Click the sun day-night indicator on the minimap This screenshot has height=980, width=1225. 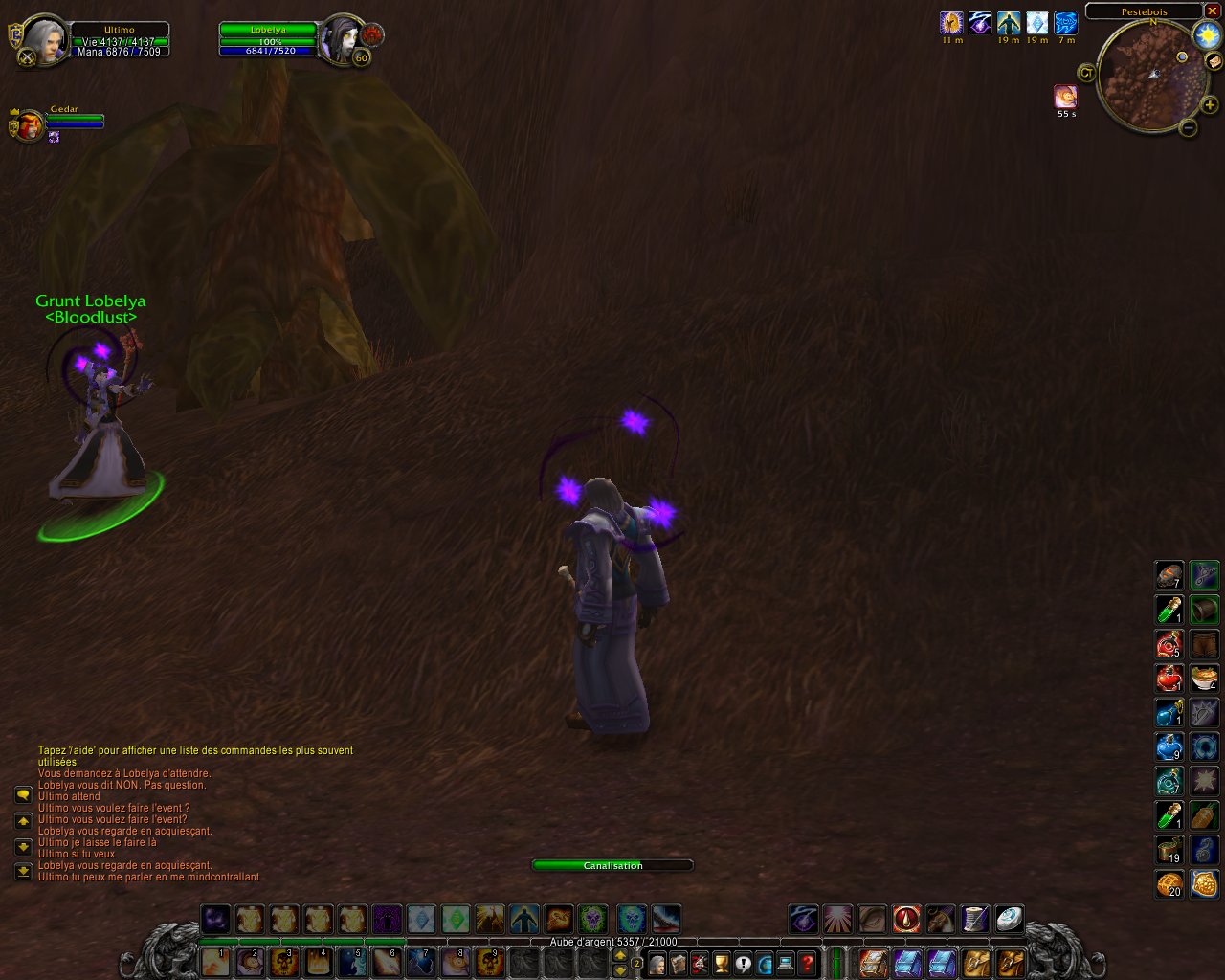(x=1207, y=36)
